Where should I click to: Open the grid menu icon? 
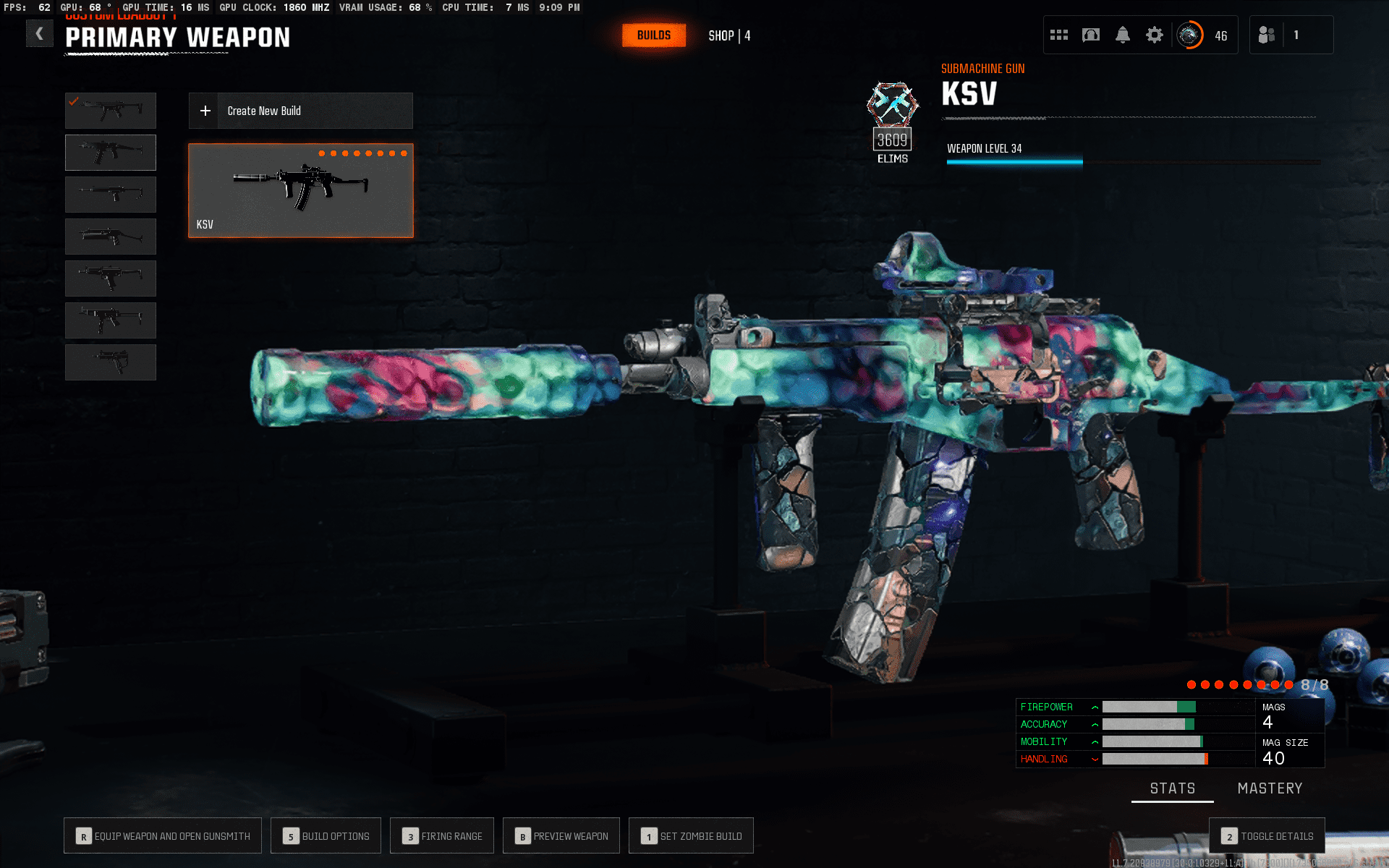pos(1058,35)
